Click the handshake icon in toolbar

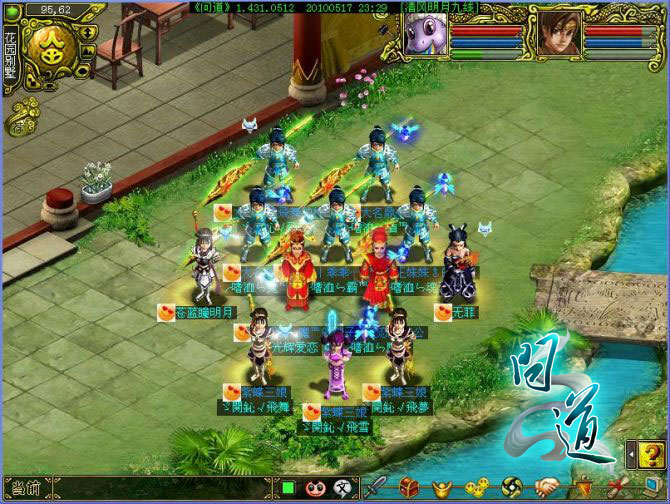pos(547,487)
